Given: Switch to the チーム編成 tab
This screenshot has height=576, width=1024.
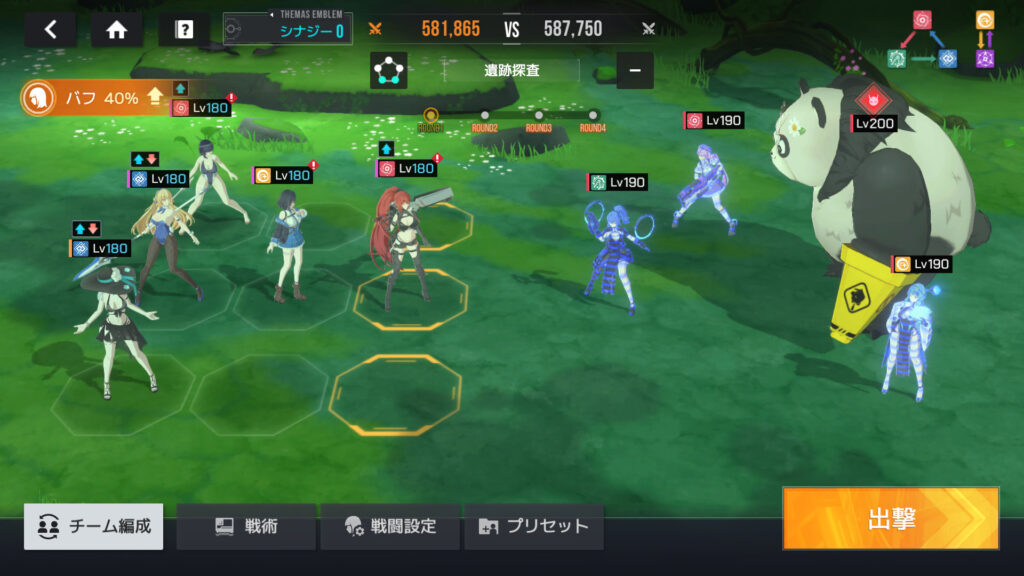Looking at the screenshot, I should tap(94, 526).
